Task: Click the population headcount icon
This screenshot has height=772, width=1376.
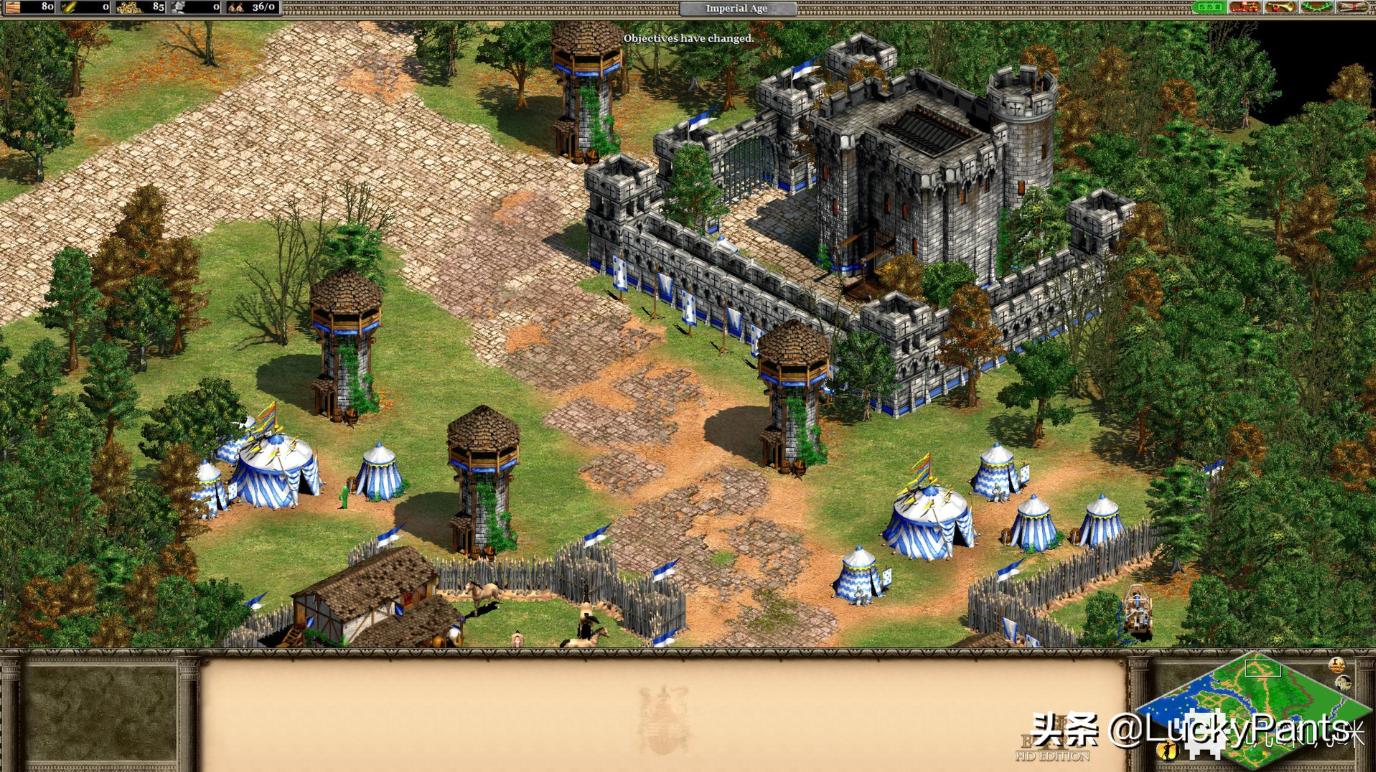Action: click(232, 8)
